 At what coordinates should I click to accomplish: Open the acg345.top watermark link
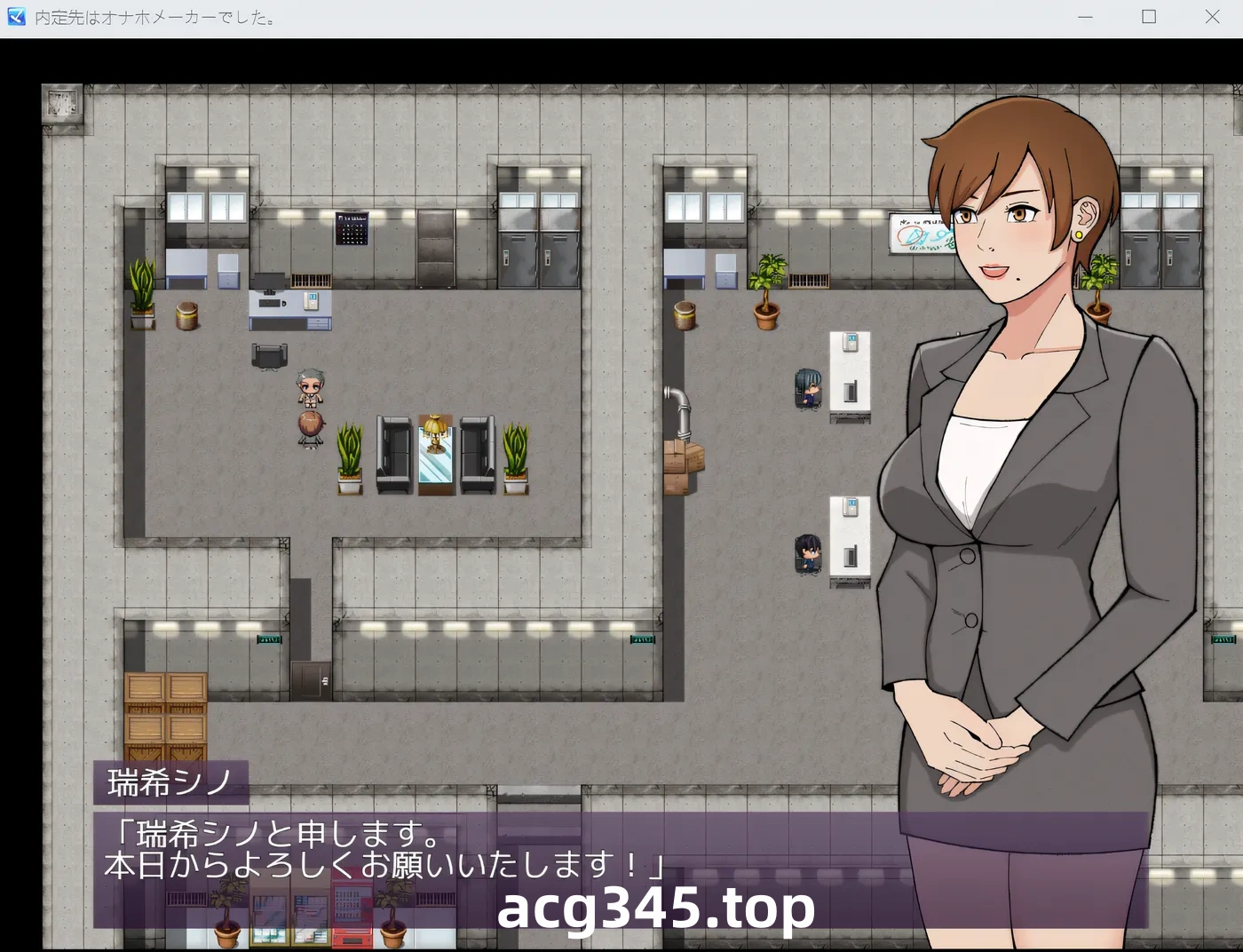(x=657, y=908)
